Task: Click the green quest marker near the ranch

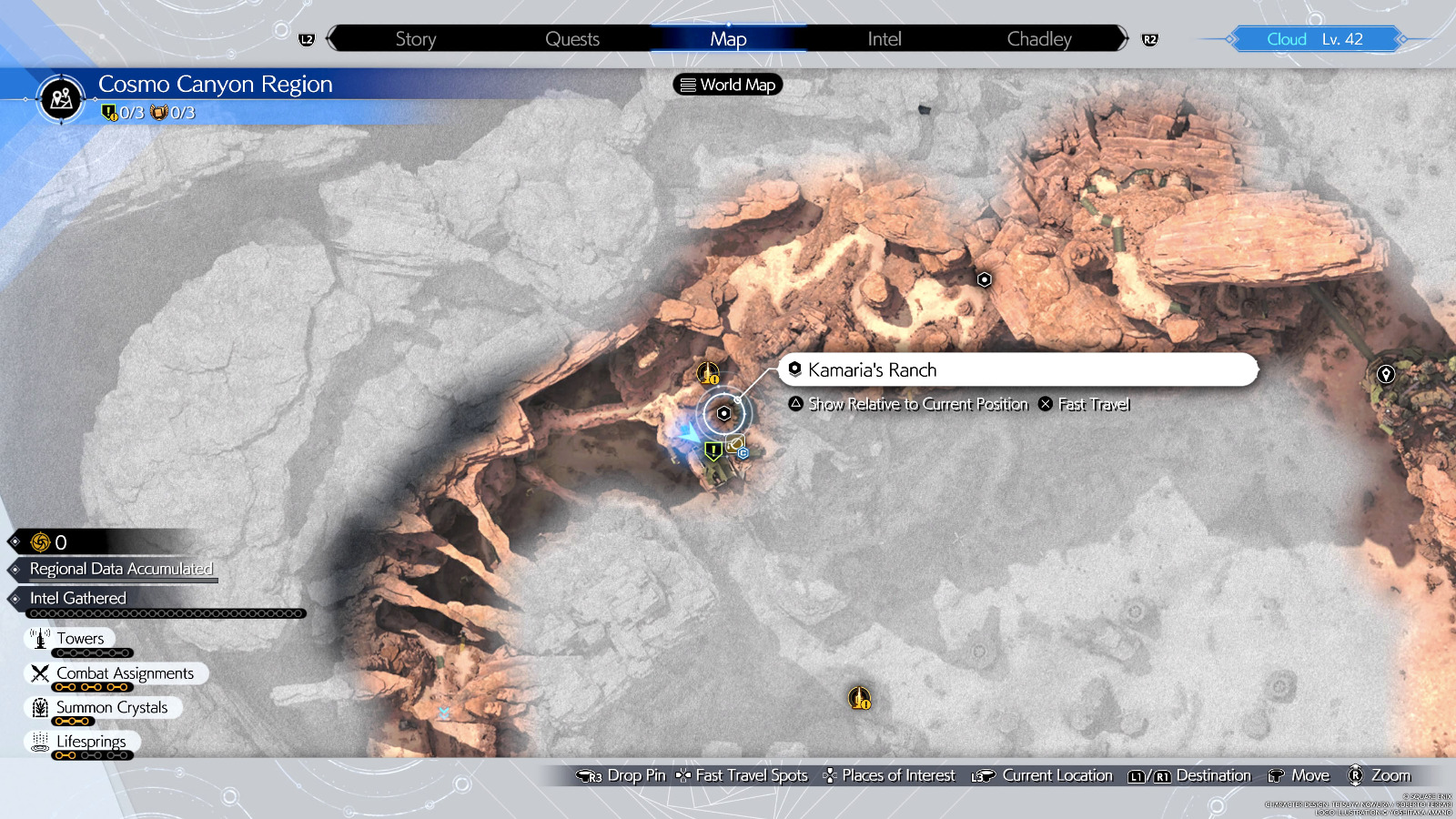Action: click(713, 450)
